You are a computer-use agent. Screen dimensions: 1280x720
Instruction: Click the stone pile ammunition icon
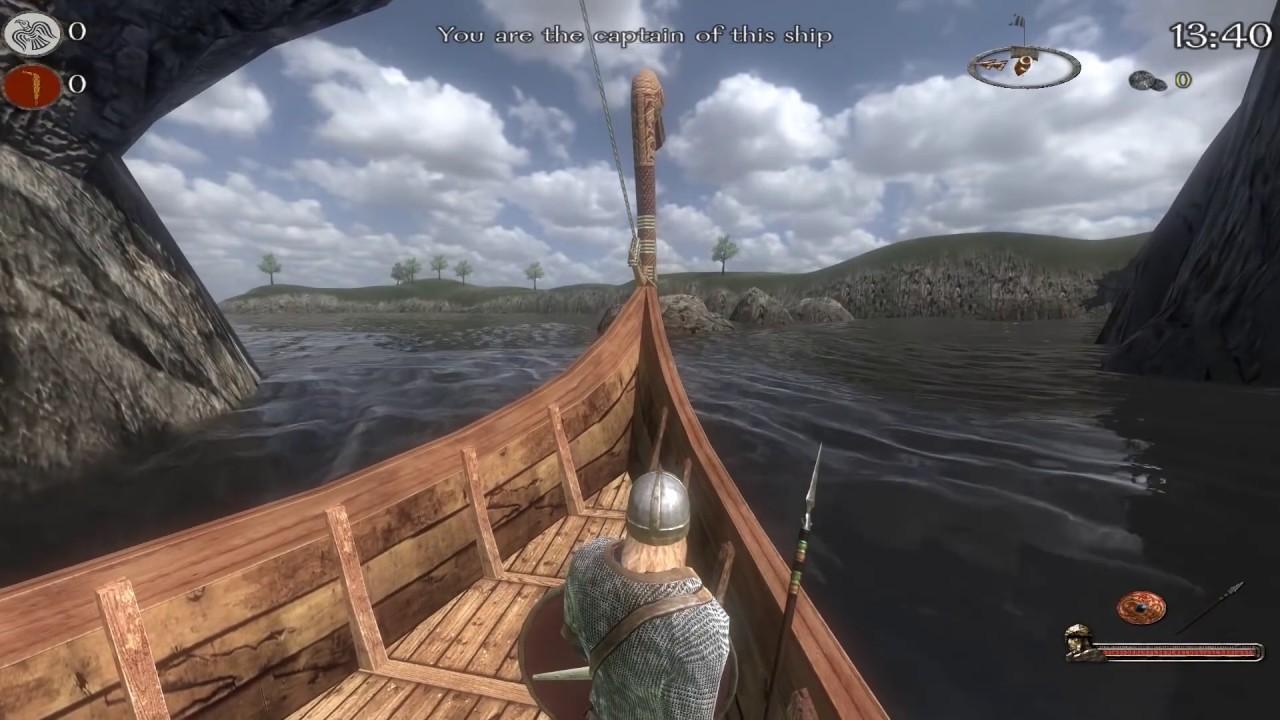pyautogui.click(x=1146, y=80)
